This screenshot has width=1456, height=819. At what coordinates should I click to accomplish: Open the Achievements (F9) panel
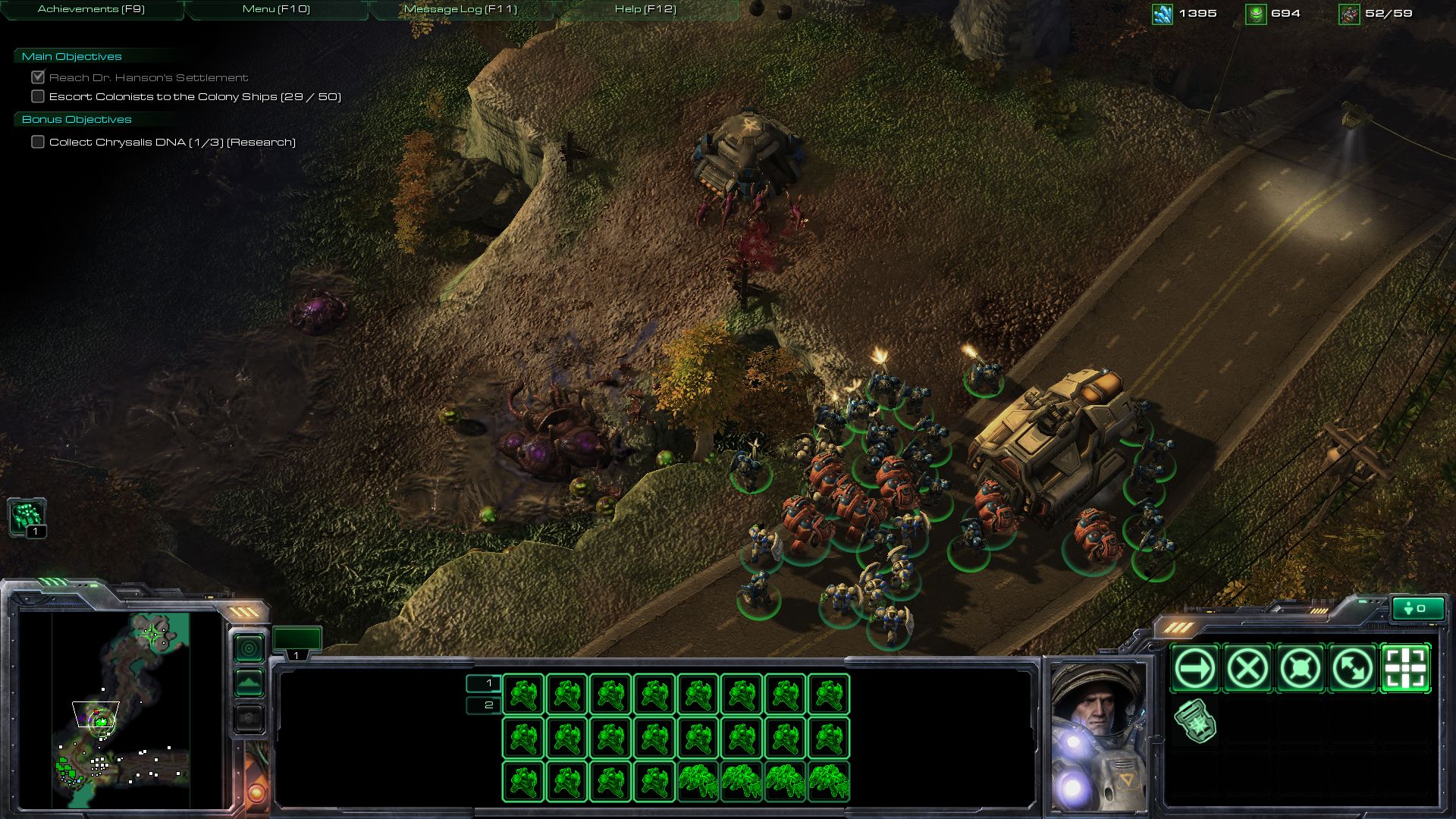tap(91, 10)
